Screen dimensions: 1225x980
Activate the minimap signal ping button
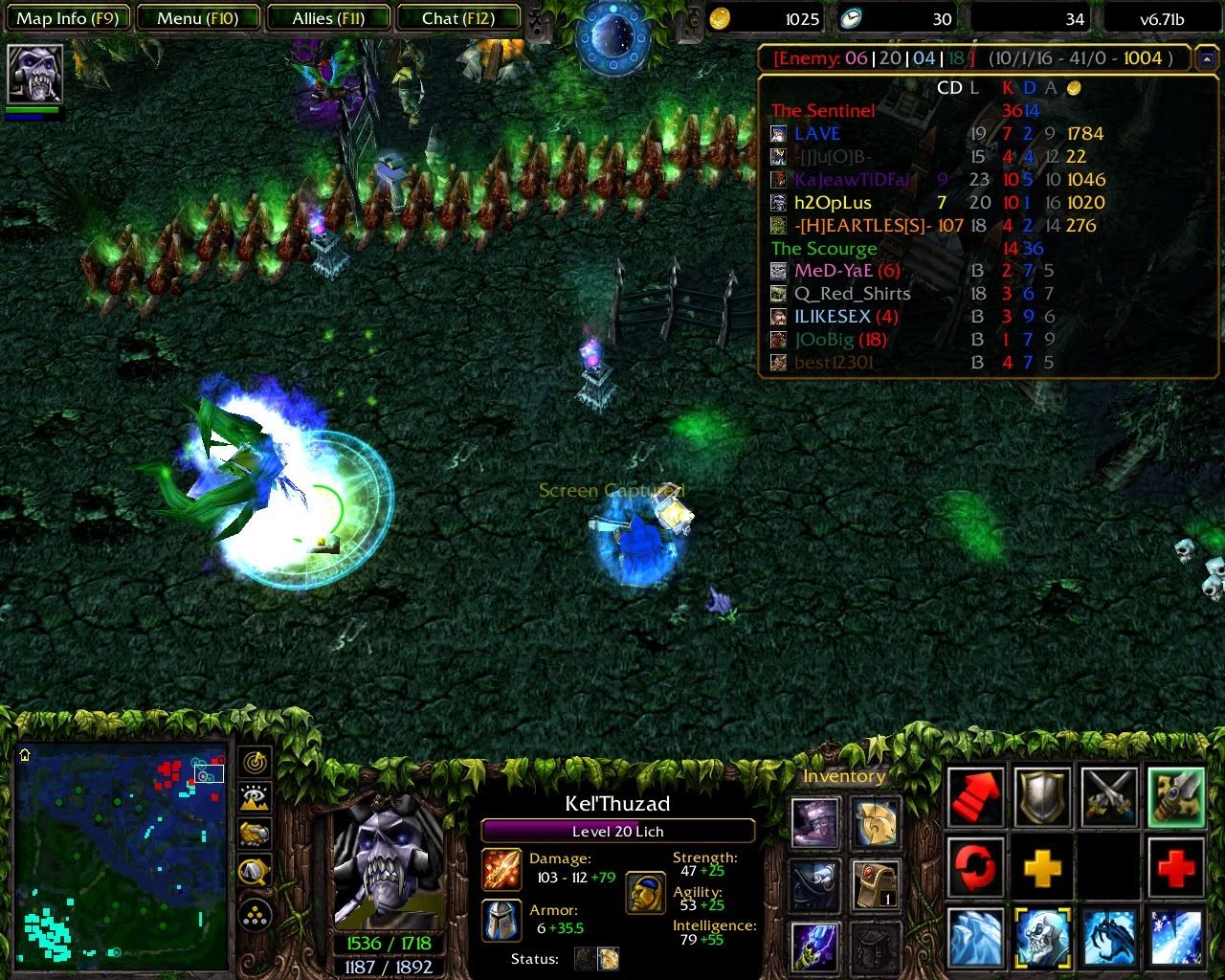tap(255, 763)
